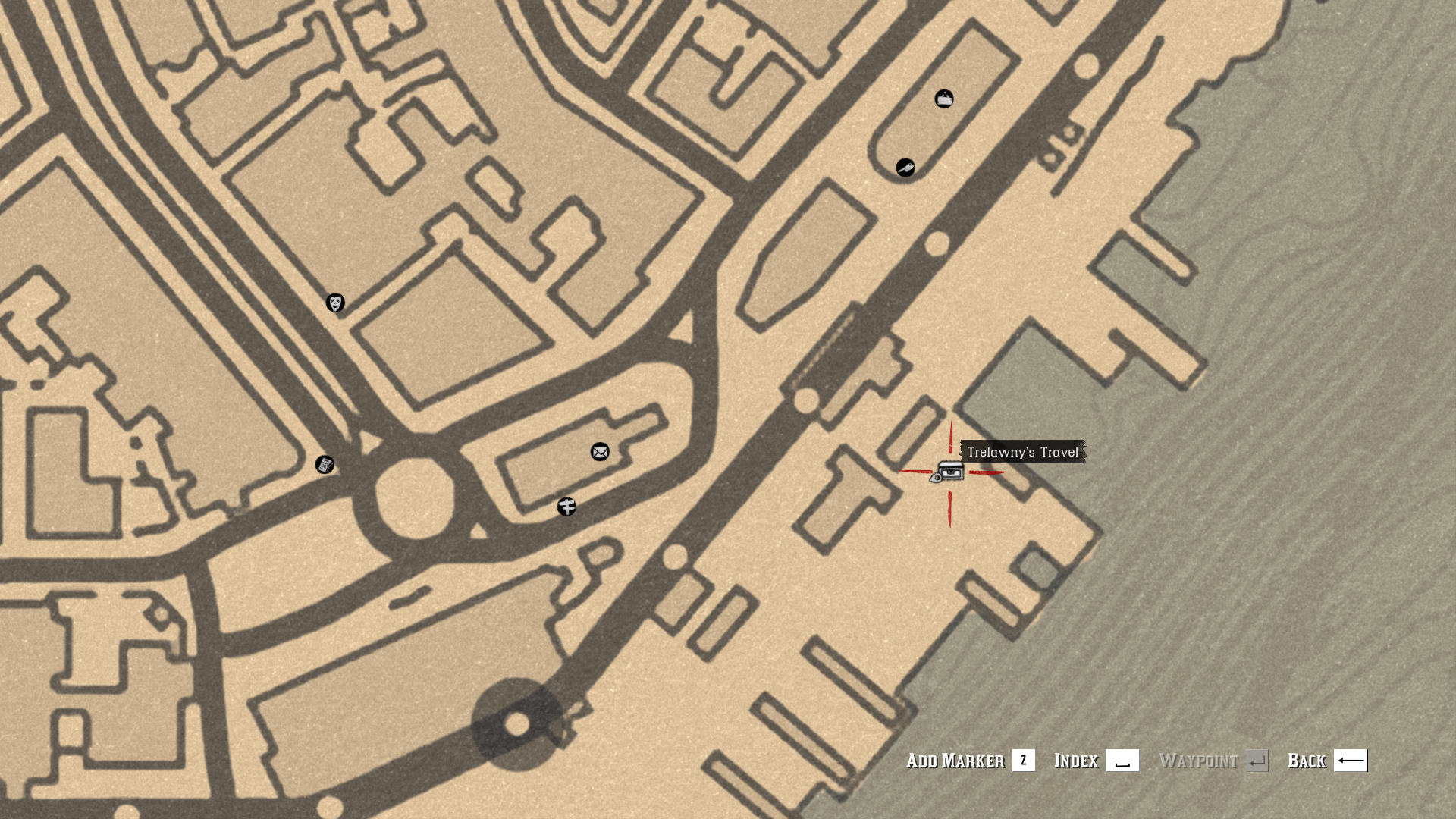Select the fast travel signpost marker
The image size is (1456, 819).
pyautogui.click(x=566, y=507)
